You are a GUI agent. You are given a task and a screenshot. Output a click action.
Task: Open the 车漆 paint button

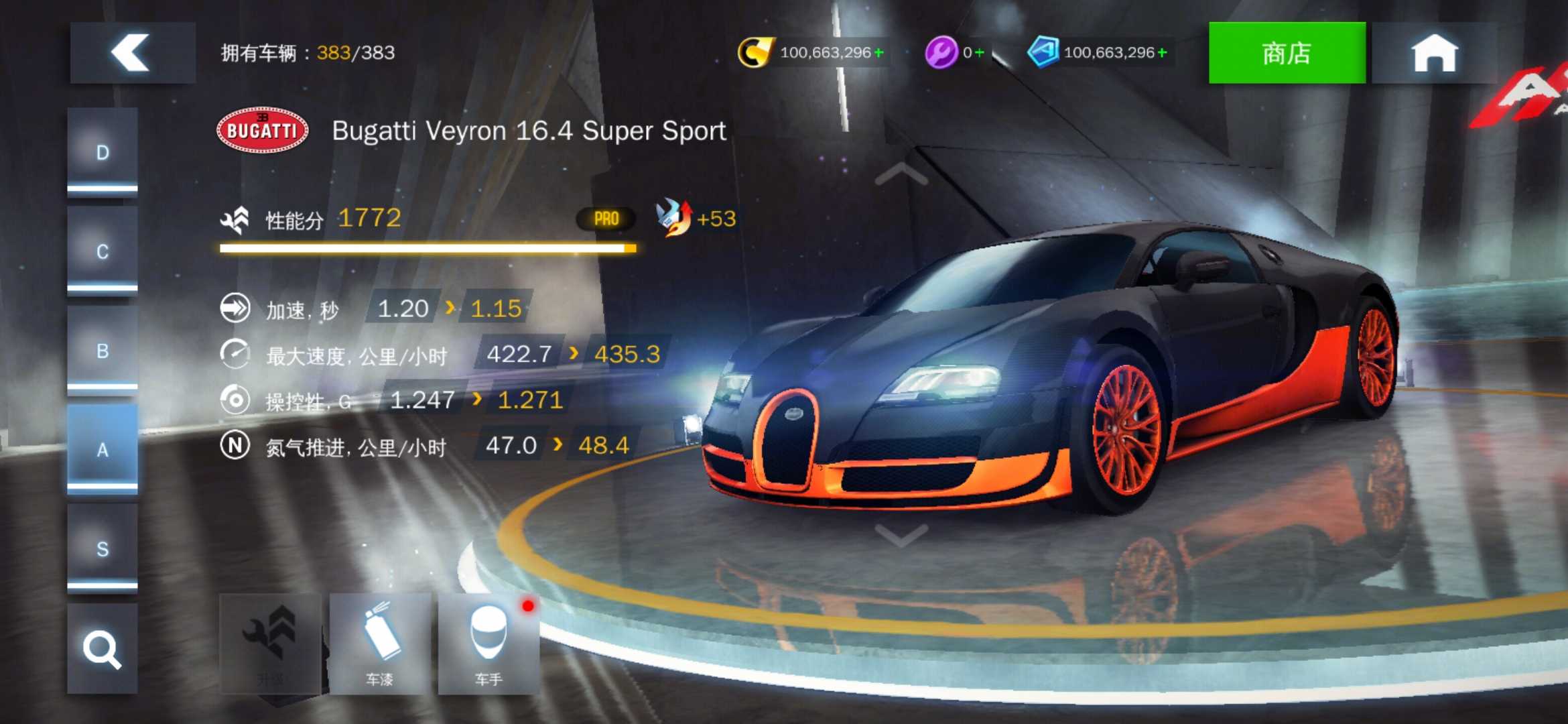point(380,644)
